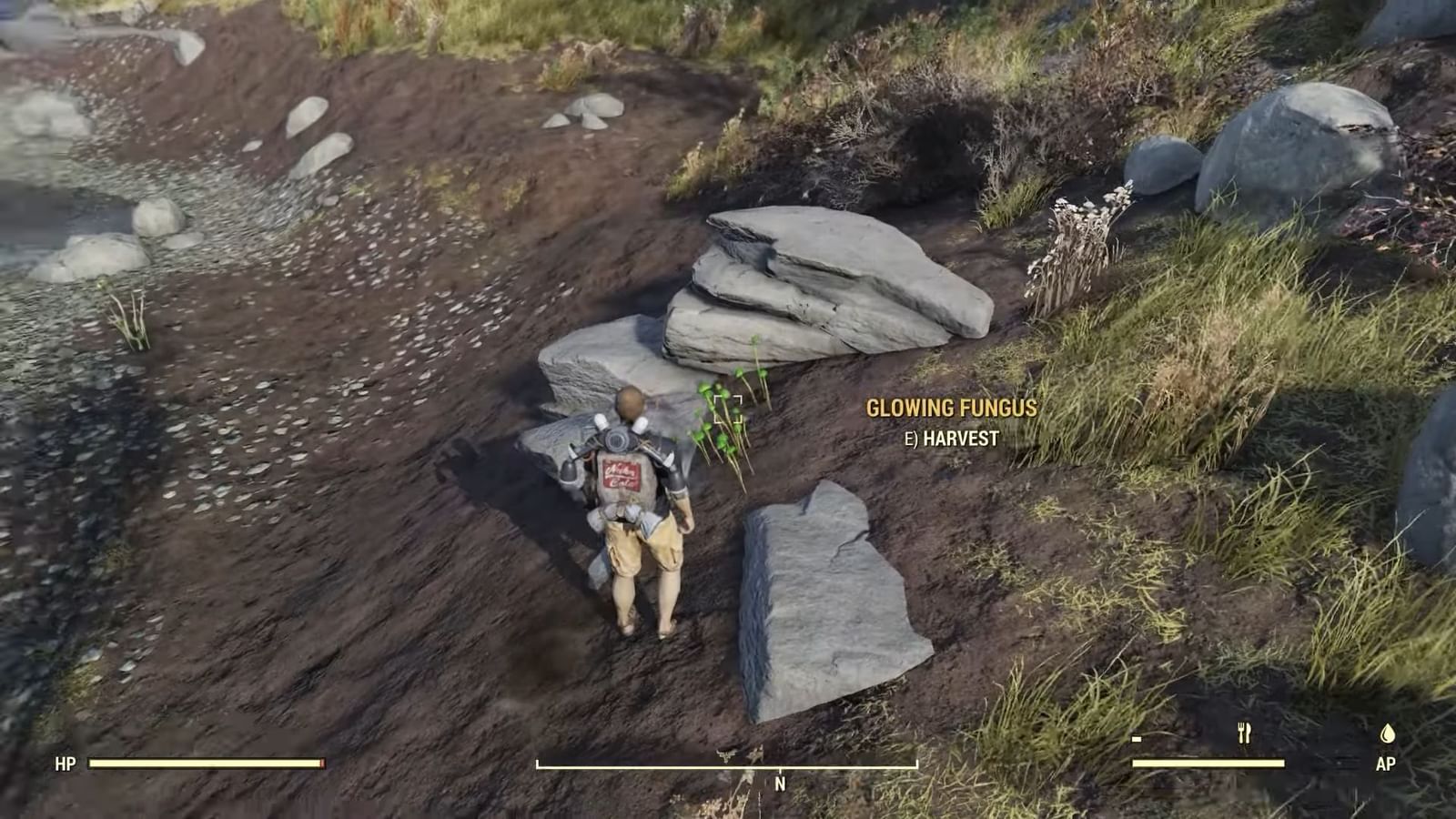
Task: Click the fork and knife hunger icon
Action: 1244,732
